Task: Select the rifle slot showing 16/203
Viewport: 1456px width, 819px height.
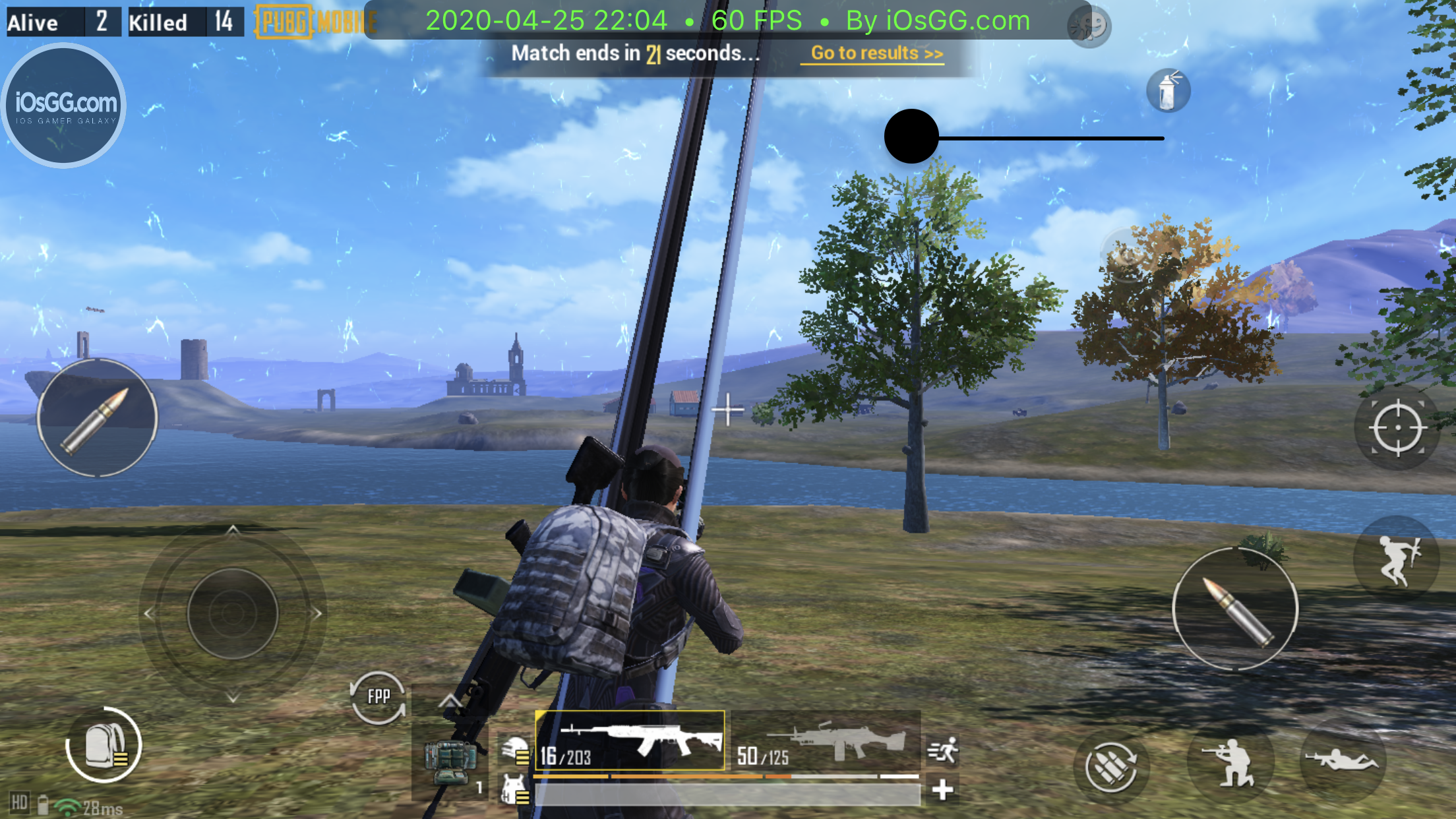Action: point(630,741)
